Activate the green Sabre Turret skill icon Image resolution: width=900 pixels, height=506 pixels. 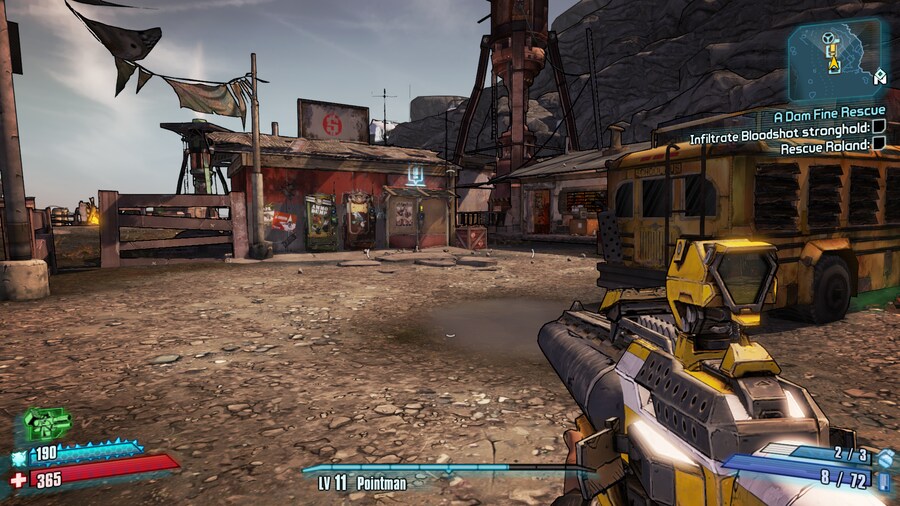coord(46,424)
